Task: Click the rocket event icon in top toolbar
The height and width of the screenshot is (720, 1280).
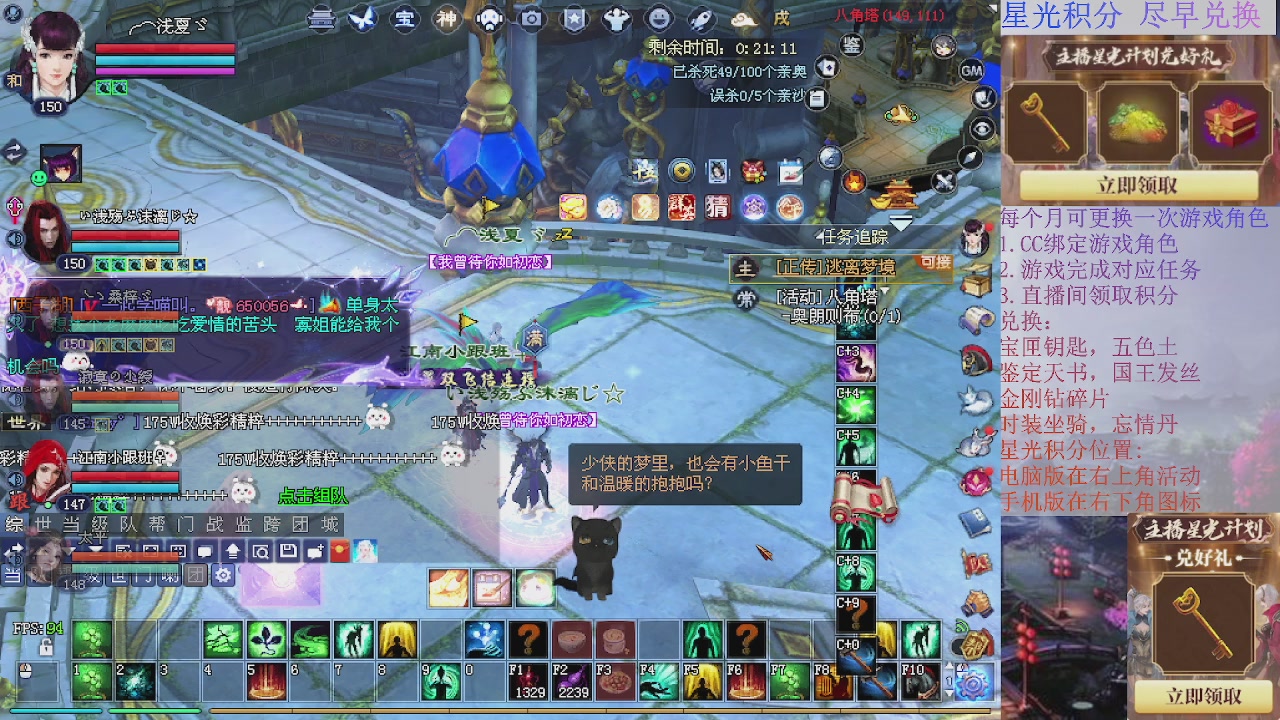Action: tap(702, 17)
